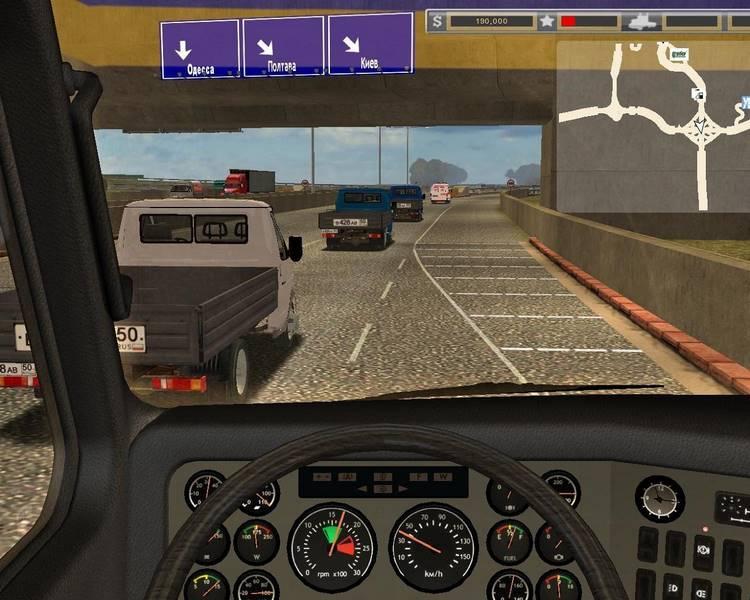Select the gas station marker on the minimap
Image resolution: width=750 pixels, height=600 pixels.
(x=697, y=93)
